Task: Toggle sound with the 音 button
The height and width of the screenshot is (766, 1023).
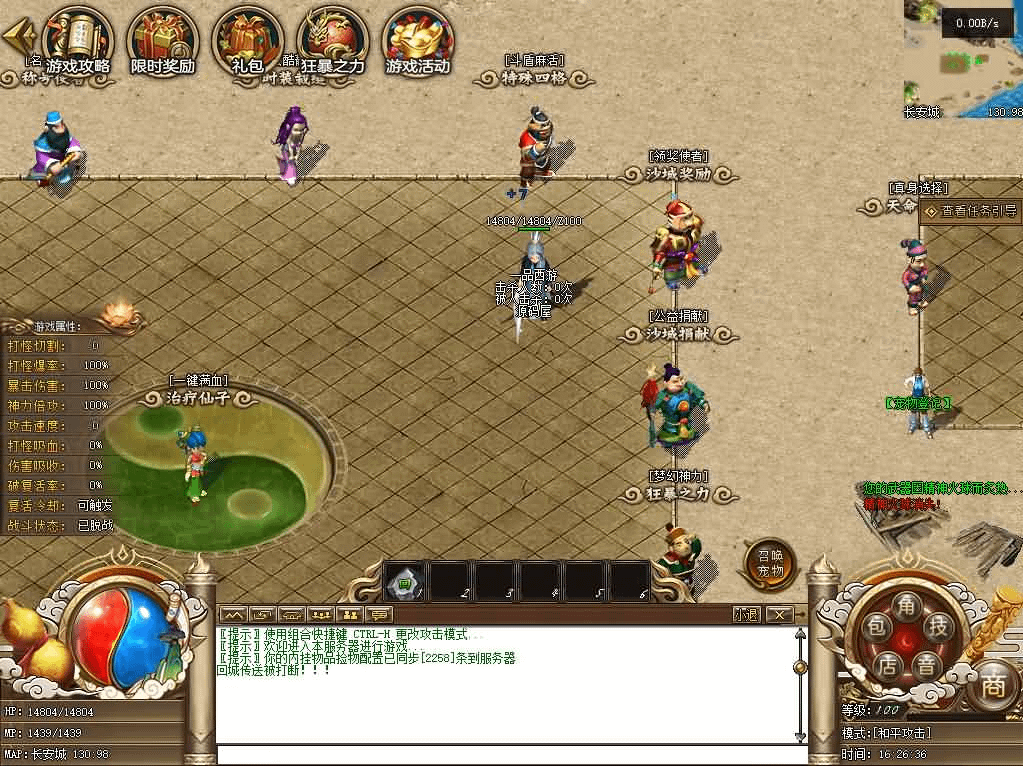Action: point(928,664)
